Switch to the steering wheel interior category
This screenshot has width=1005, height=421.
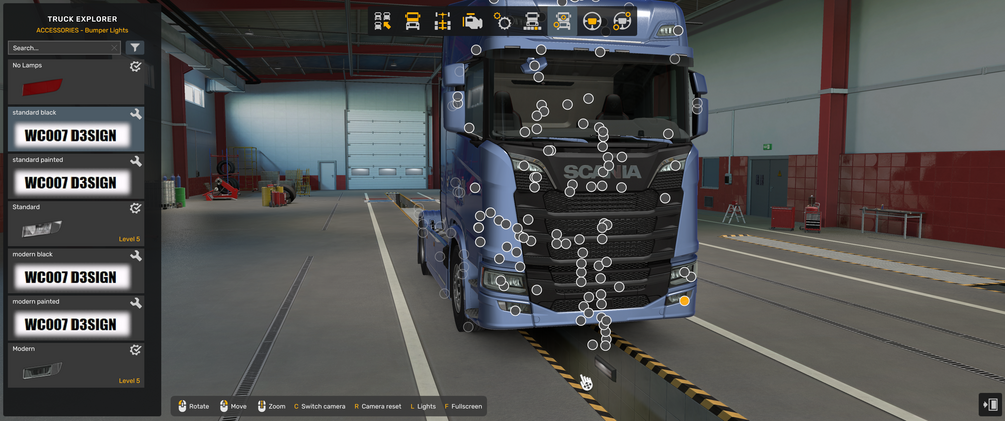click(592, 21)
